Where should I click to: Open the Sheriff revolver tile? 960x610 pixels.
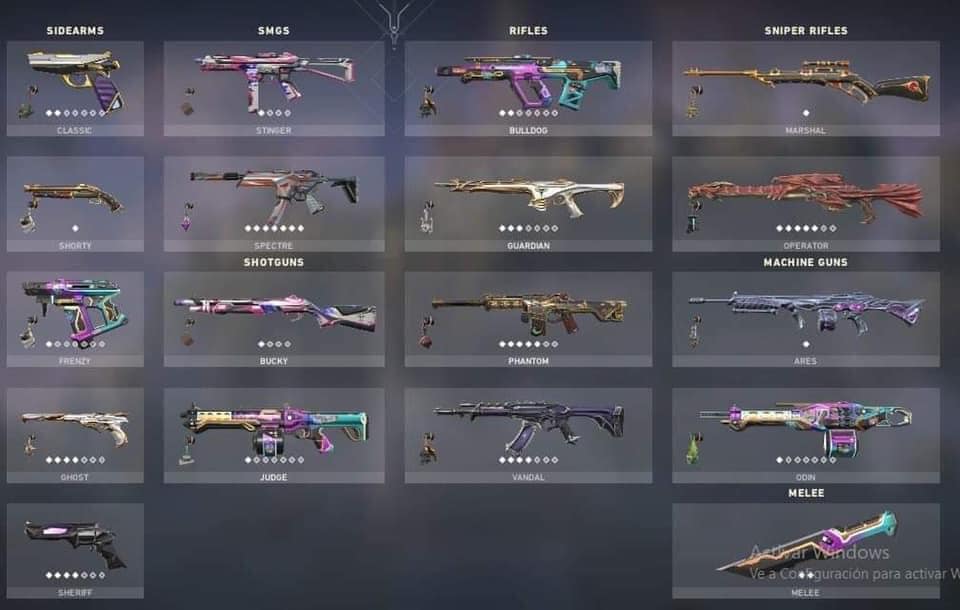point(75,549)
